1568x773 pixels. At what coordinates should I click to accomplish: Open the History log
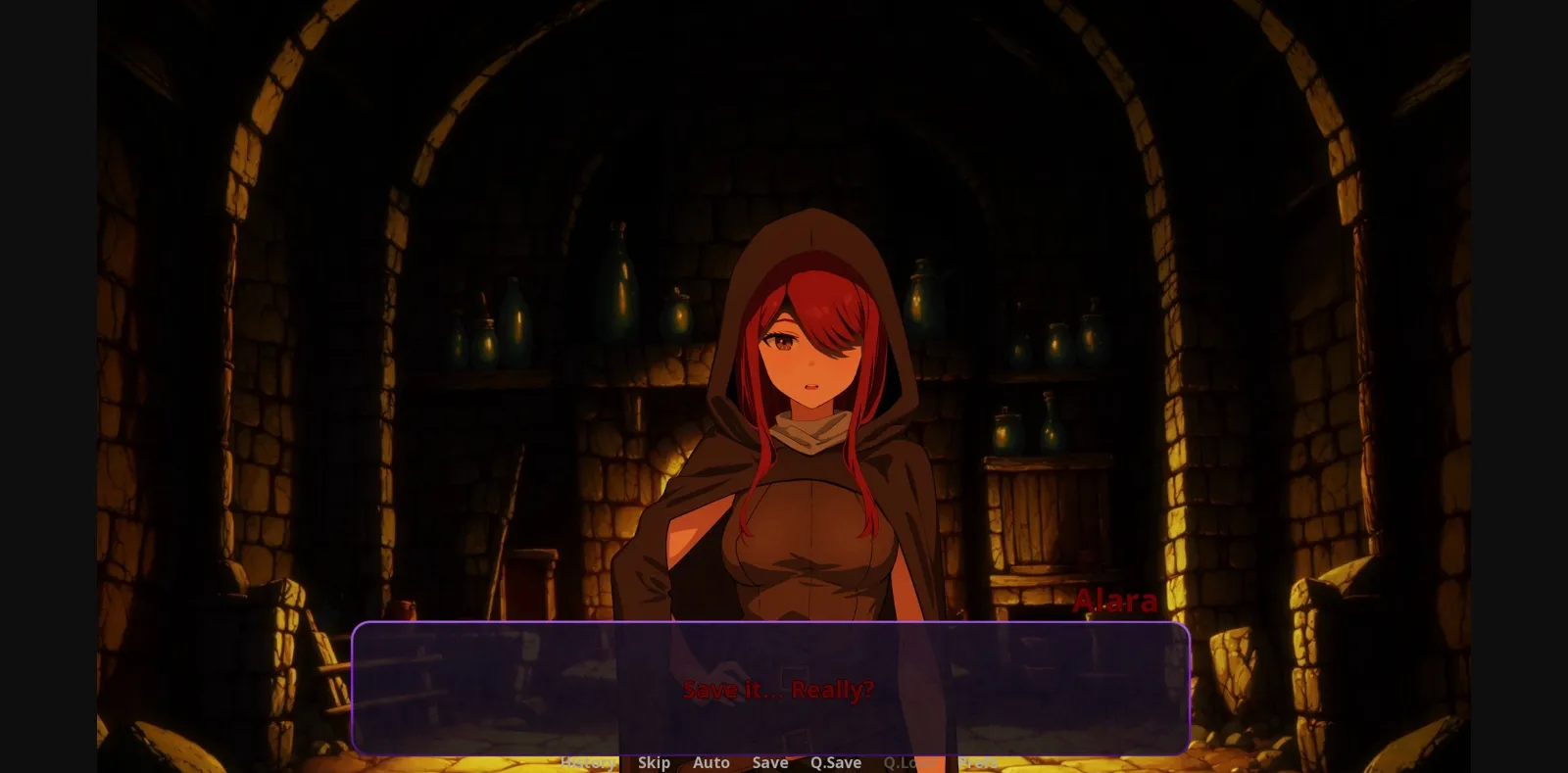(588, 762)
